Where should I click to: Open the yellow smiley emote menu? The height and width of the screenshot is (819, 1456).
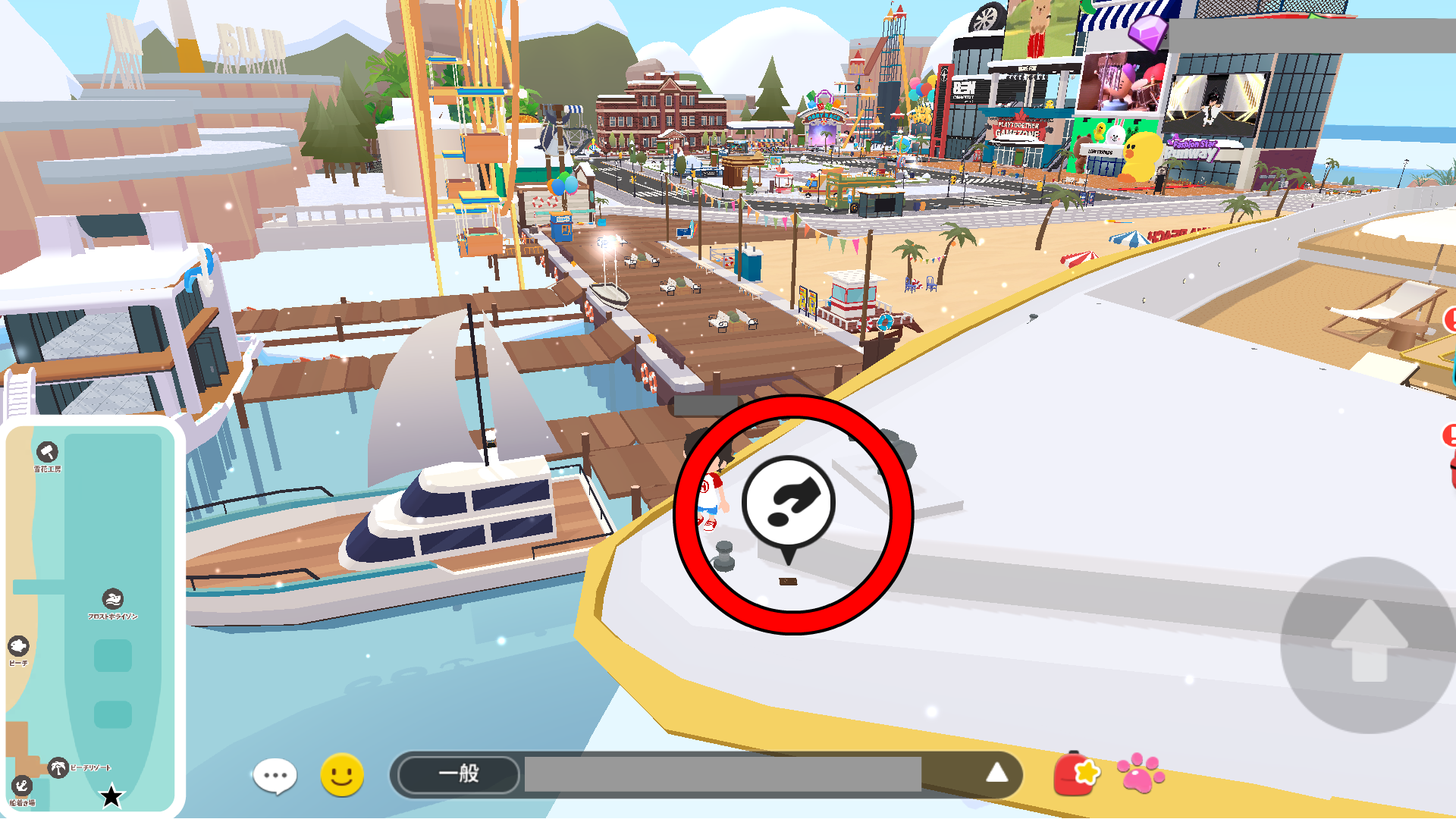click(x=342, y=775)
